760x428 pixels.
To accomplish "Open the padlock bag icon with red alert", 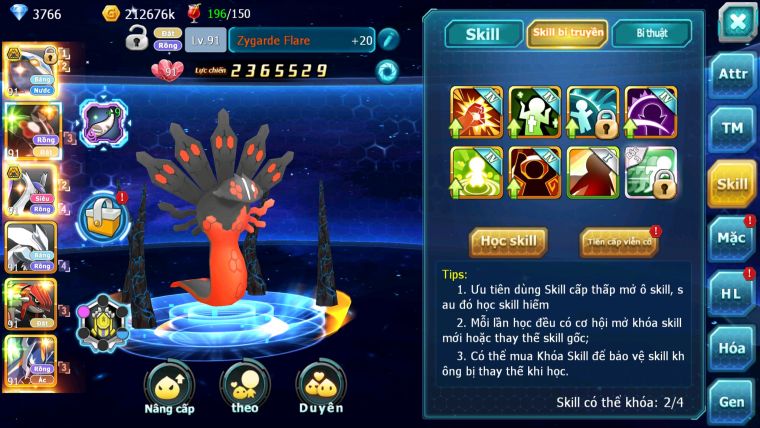I will tap(101, 213).
